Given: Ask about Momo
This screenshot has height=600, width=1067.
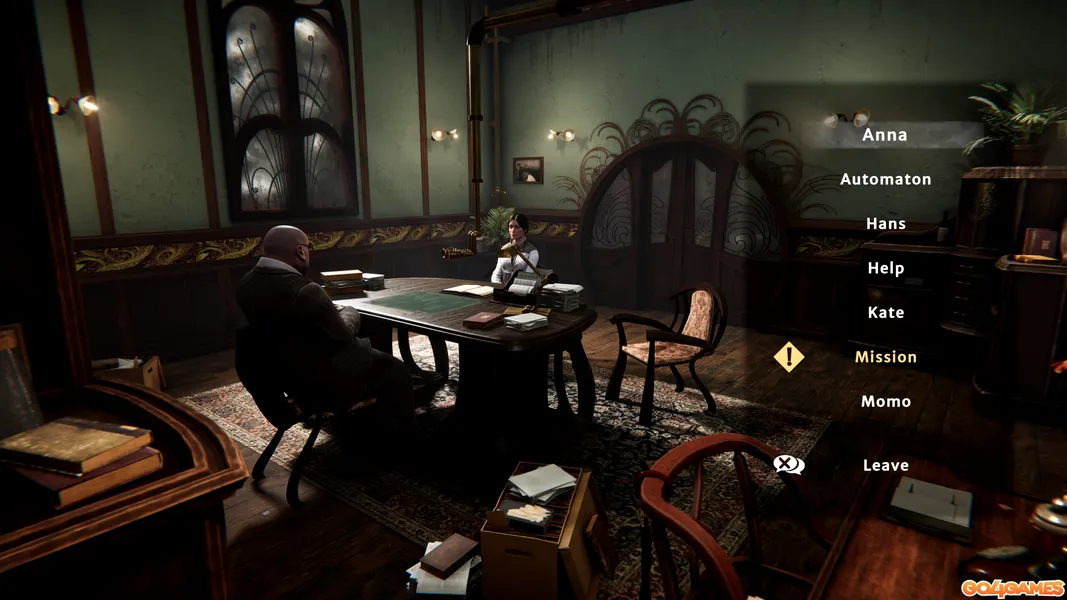Looking at the screenshot, I should point(885,401).
